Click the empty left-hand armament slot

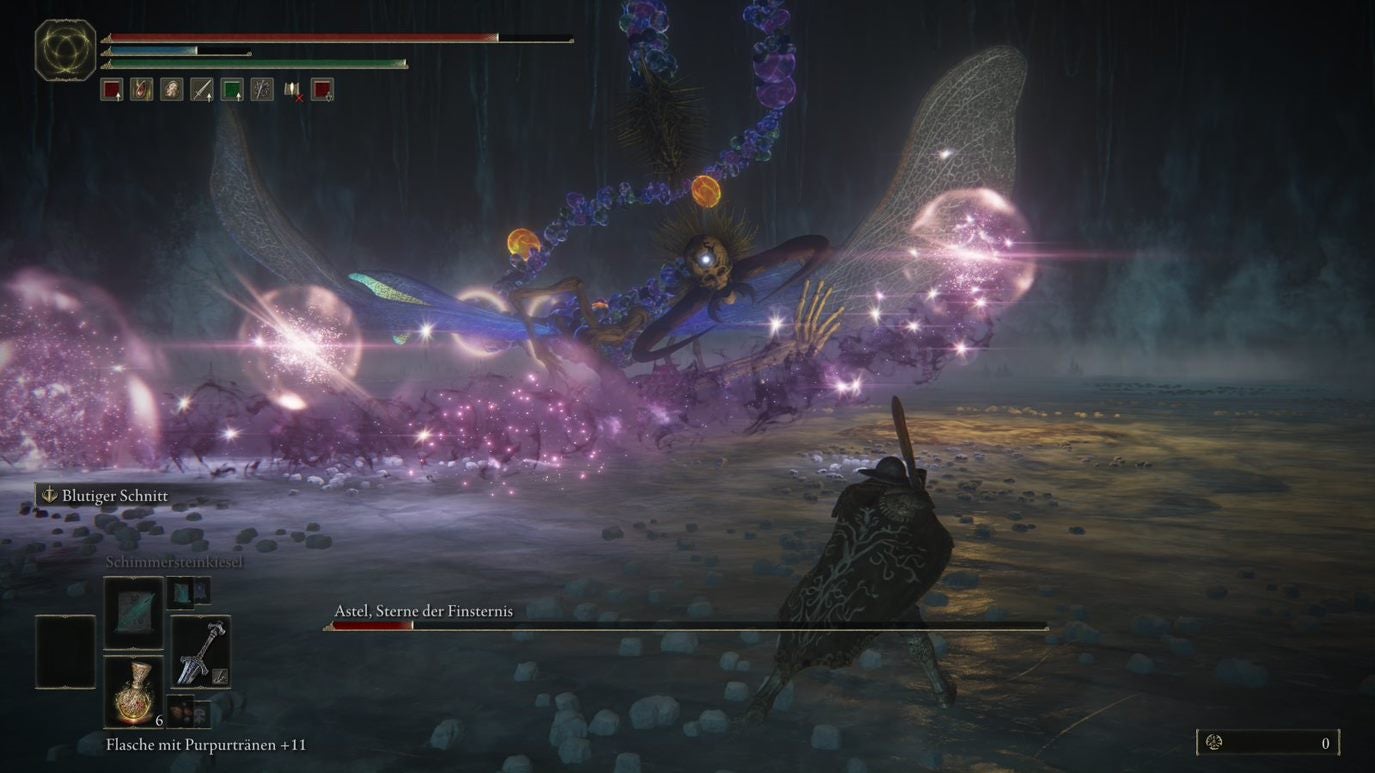click(66, 651)
